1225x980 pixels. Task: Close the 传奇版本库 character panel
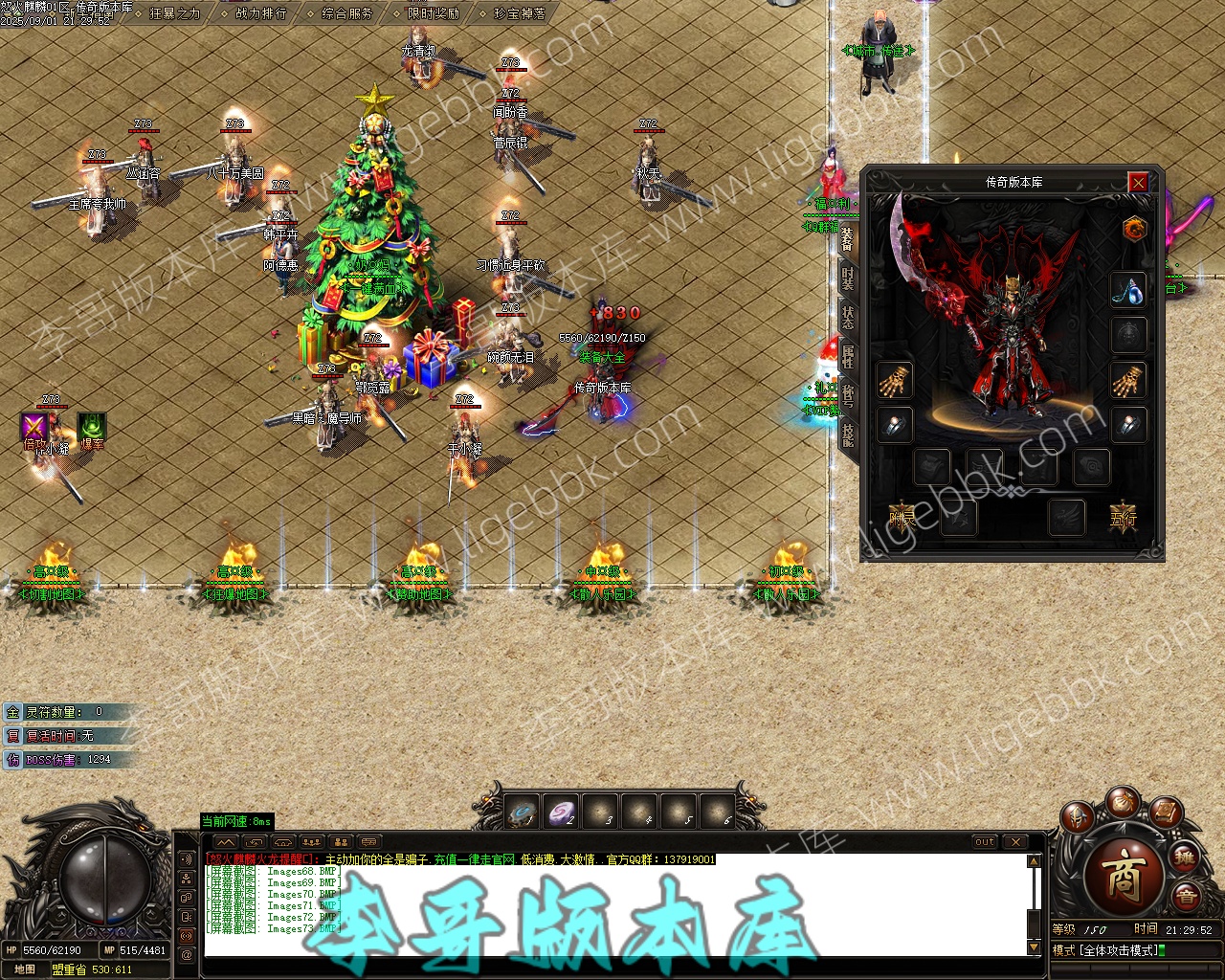pos(1137,182)
